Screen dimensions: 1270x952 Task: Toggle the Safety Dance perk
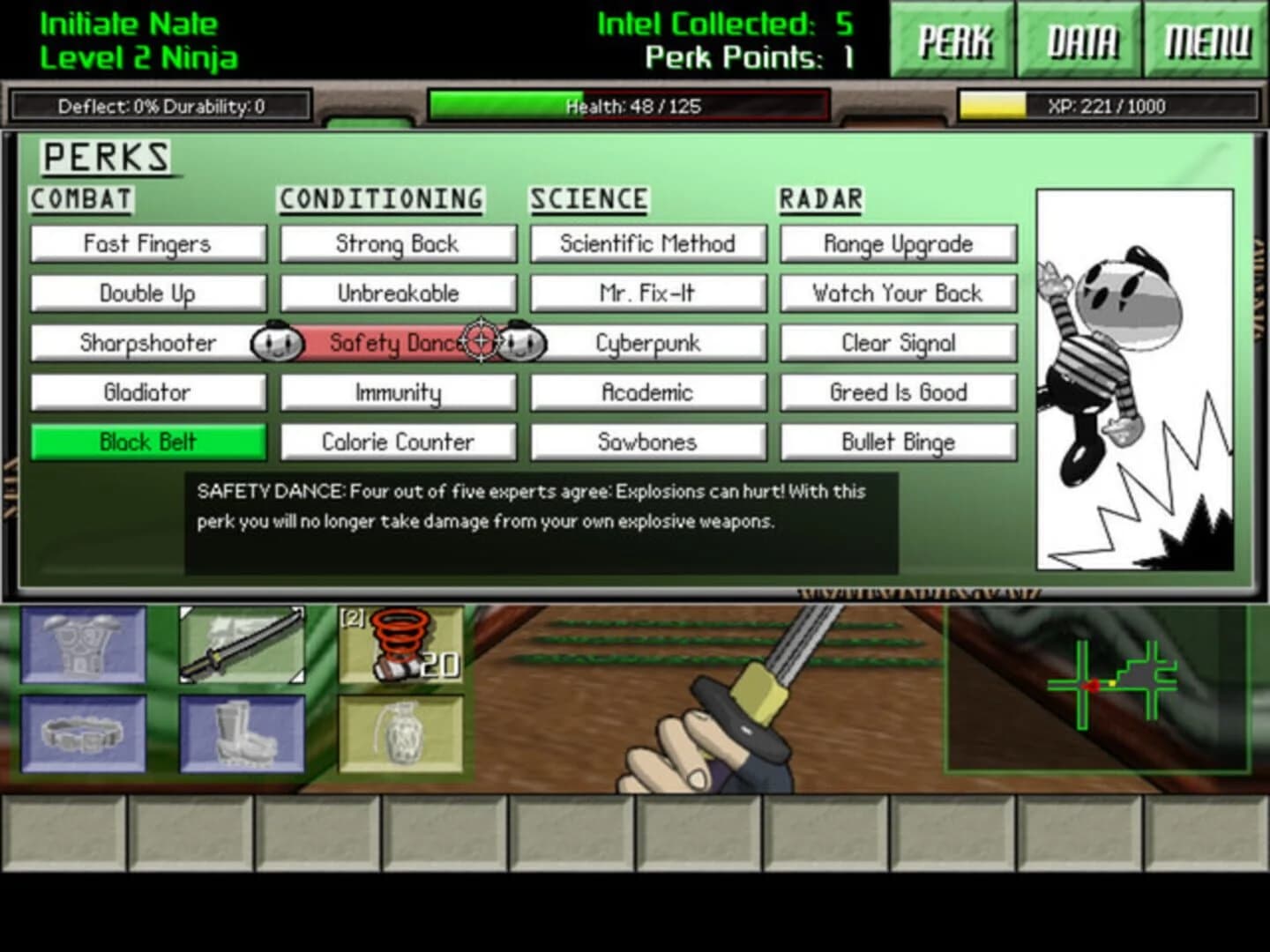(x=399, y=343)
